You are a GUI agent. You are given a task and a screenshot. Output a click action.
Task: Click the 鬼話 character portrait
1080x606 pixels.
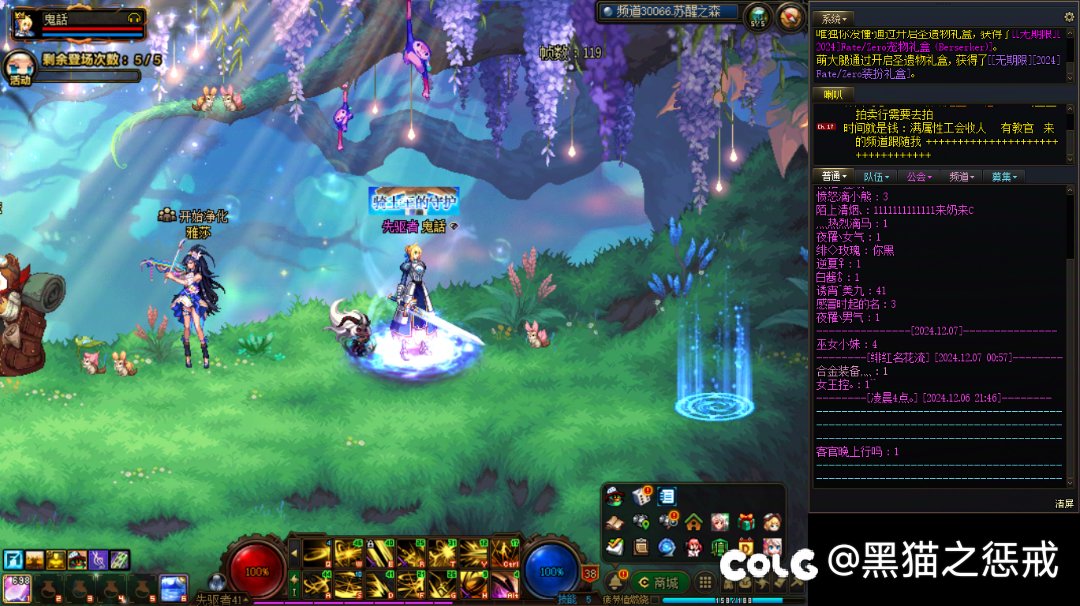click(24, 23)
